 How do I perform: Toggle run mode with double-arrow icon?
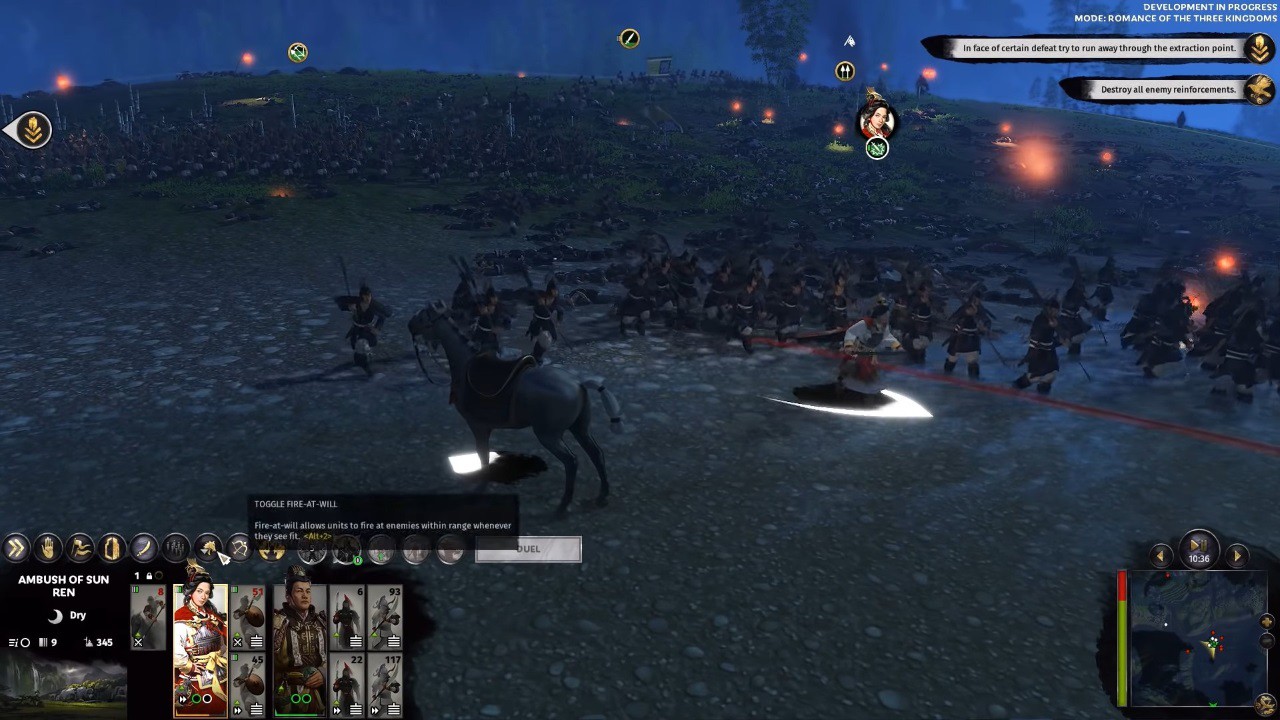click(16, 548)
